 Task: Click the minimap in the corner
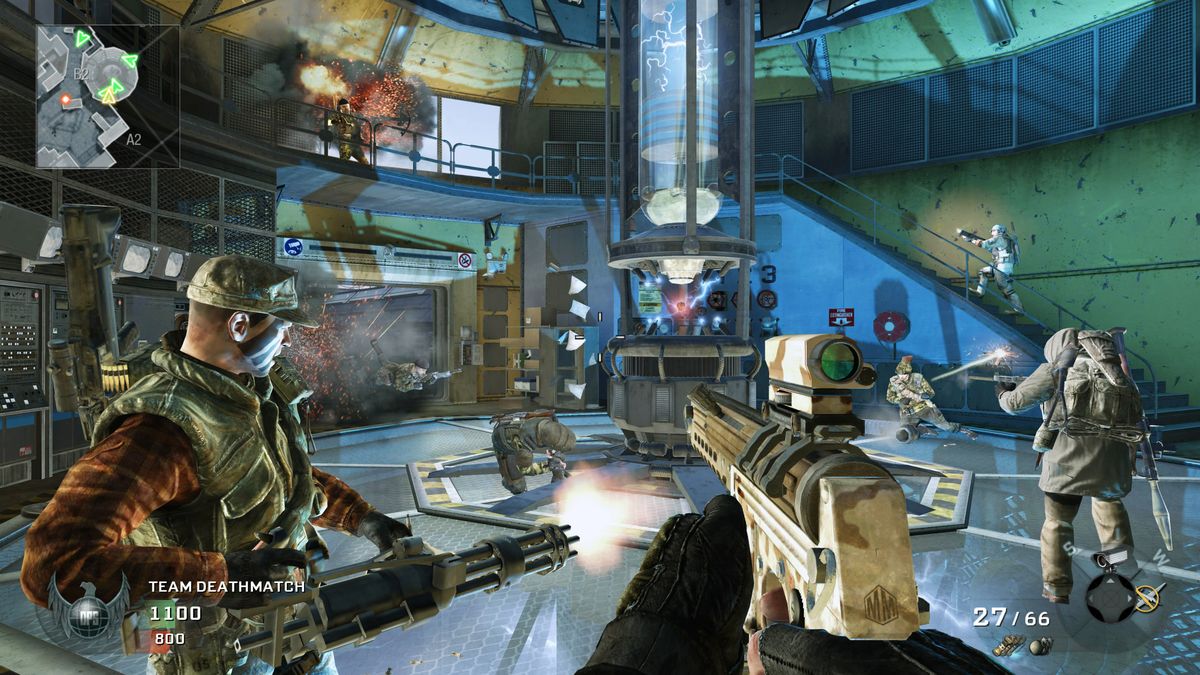(108, 96)
